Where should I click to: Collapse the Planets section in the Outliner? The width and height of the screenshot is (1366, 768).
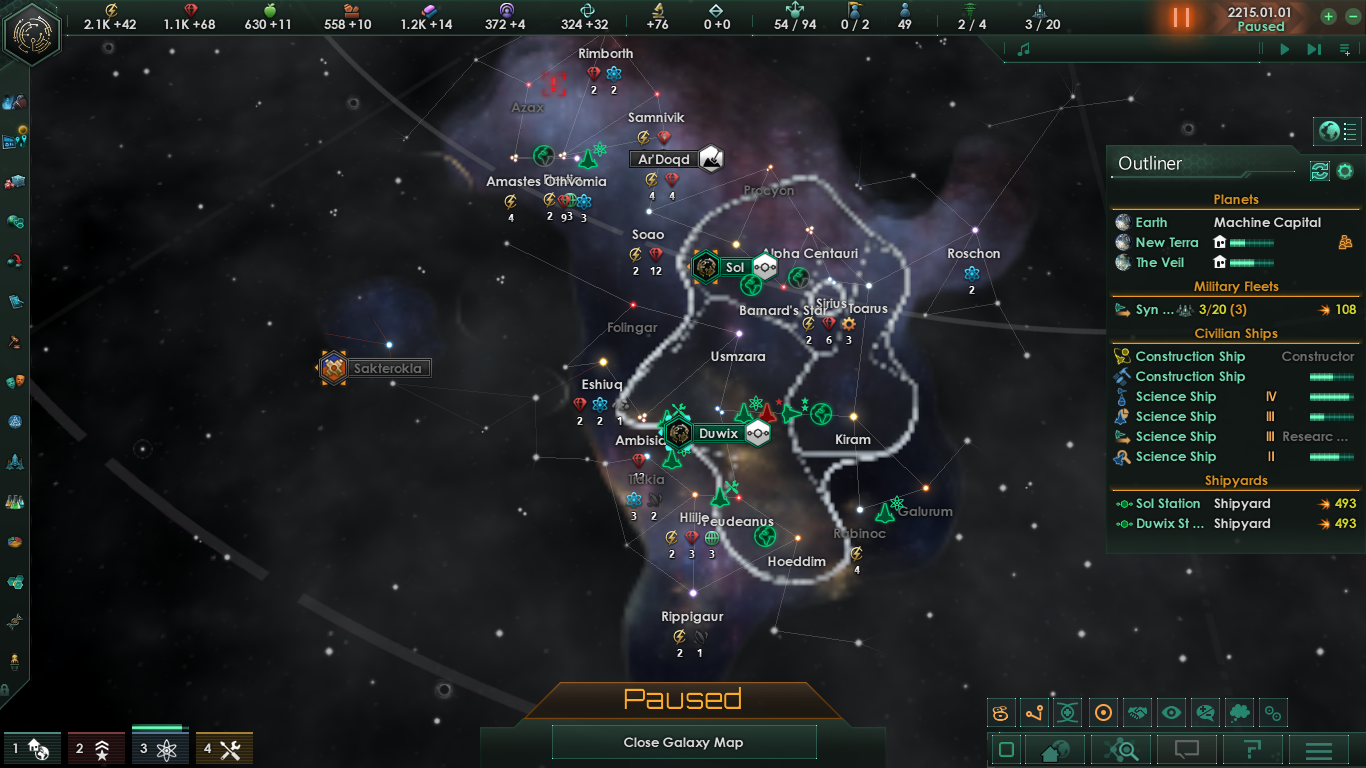[x=1234, y=199]
